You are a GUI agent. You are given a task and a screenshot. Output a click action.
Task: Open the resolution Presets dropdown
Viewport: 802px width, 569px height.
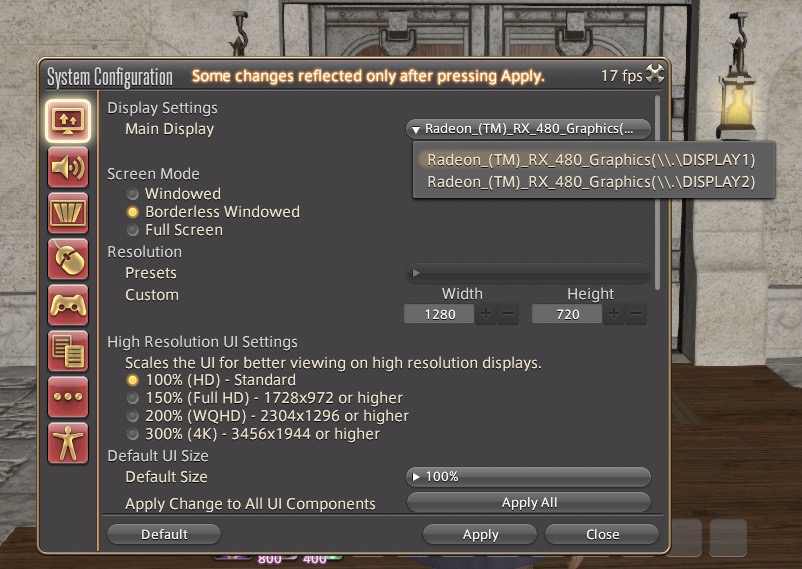[x=528, y=273]
